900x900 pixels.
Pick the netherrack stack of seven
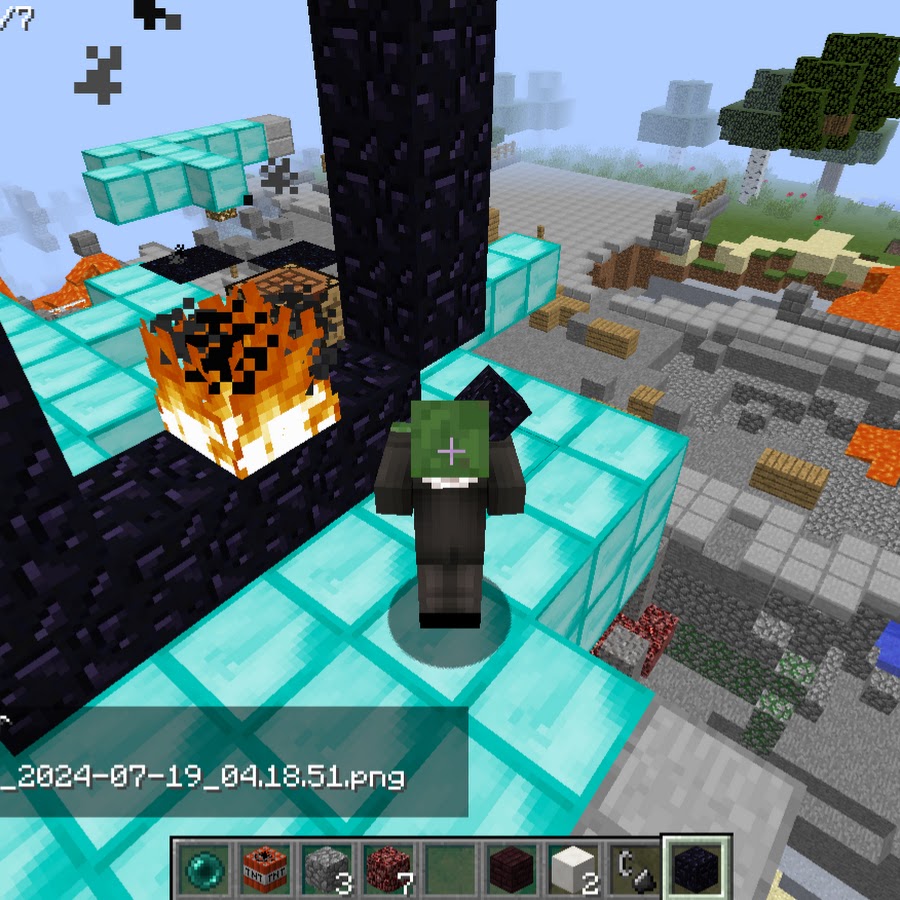(390, 868)
